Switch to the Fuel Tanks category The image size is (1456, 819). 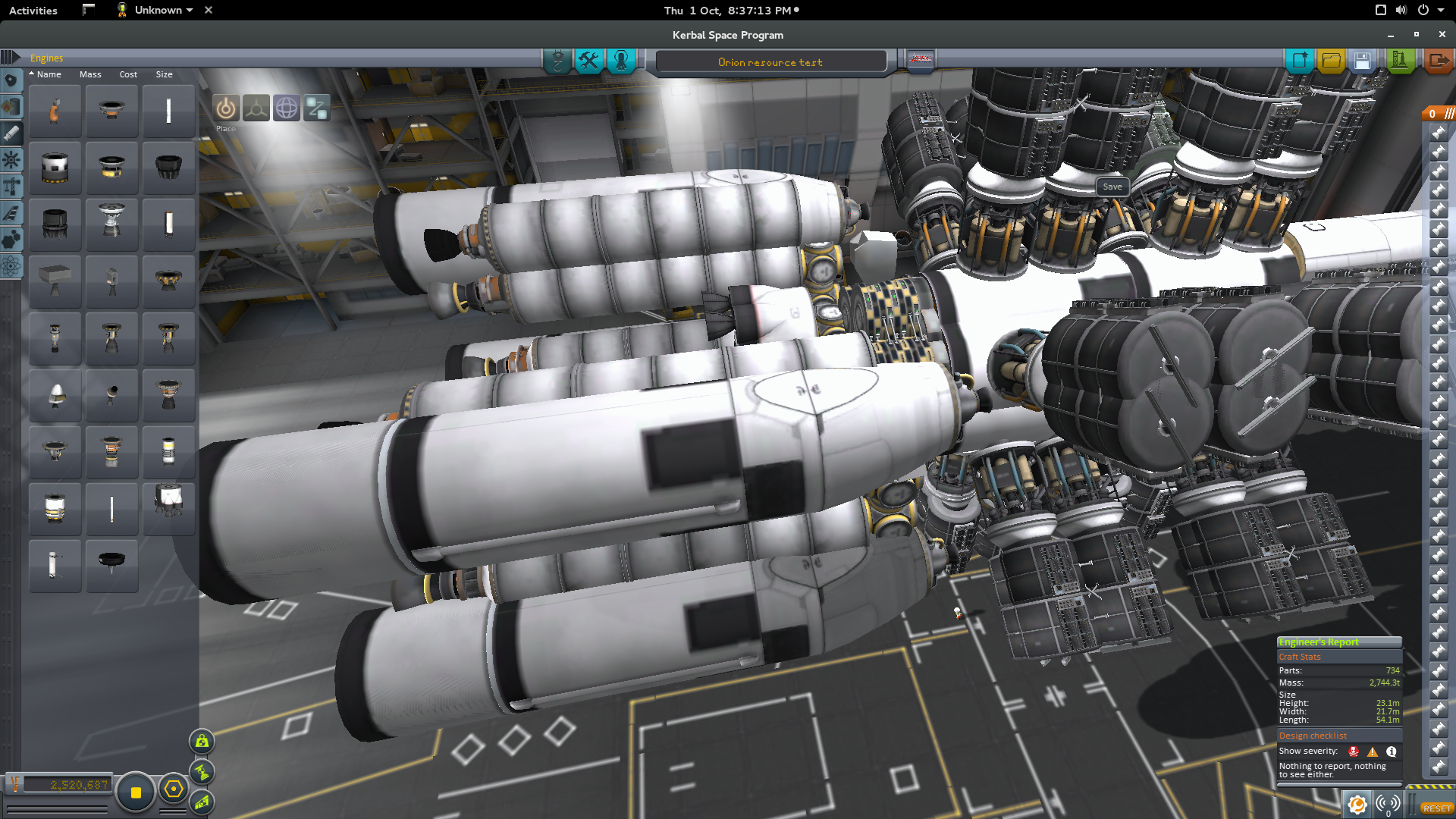[11, 106]
